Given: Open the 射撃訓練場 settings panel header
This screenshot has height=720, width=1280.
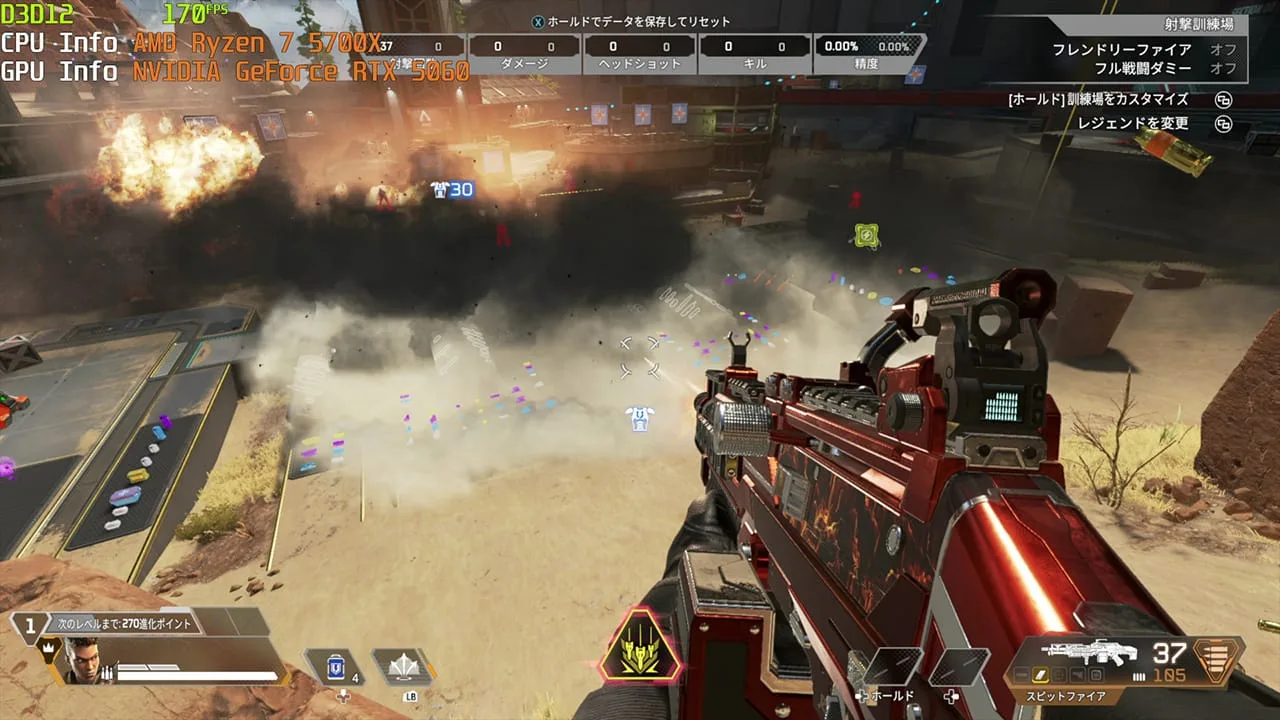Looking at the screenshot, I should (1198, 24).
